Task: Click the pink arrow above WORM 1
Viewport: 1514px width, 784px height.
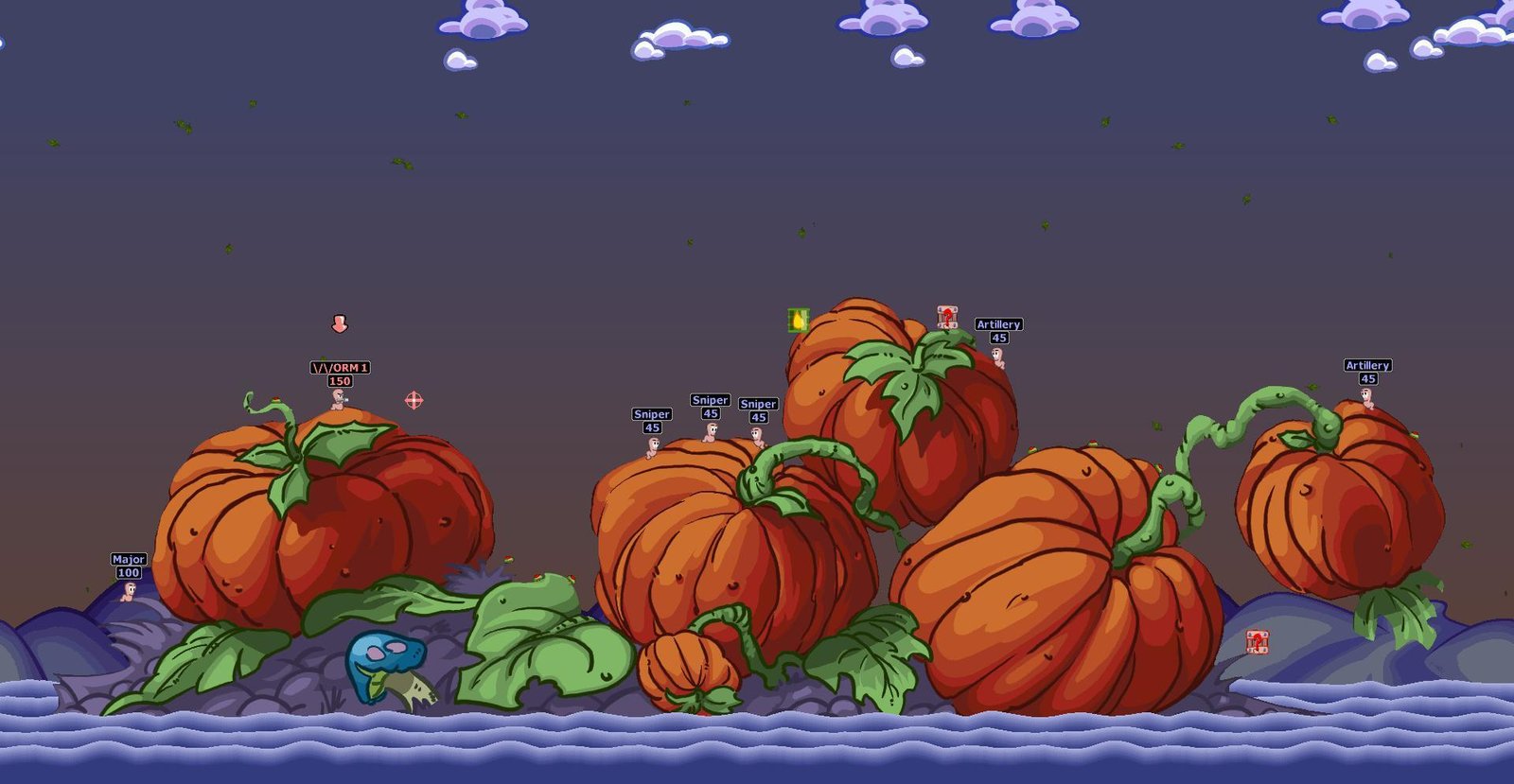Action: 339,325
